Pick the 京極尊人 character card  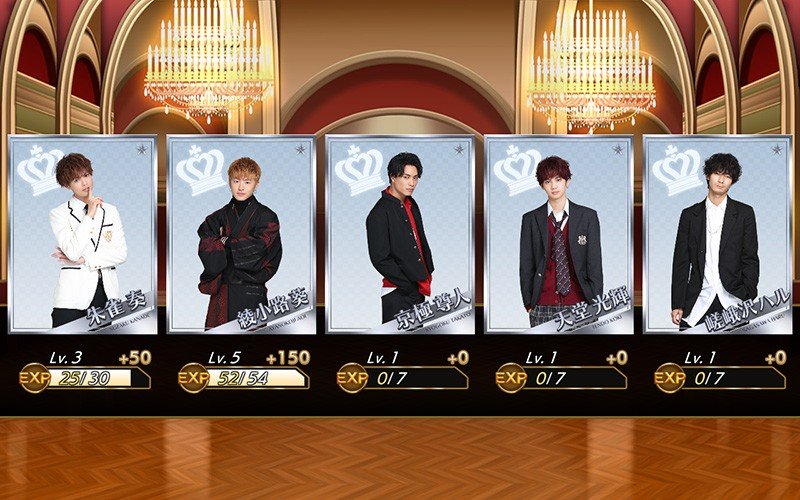[400, 234]
